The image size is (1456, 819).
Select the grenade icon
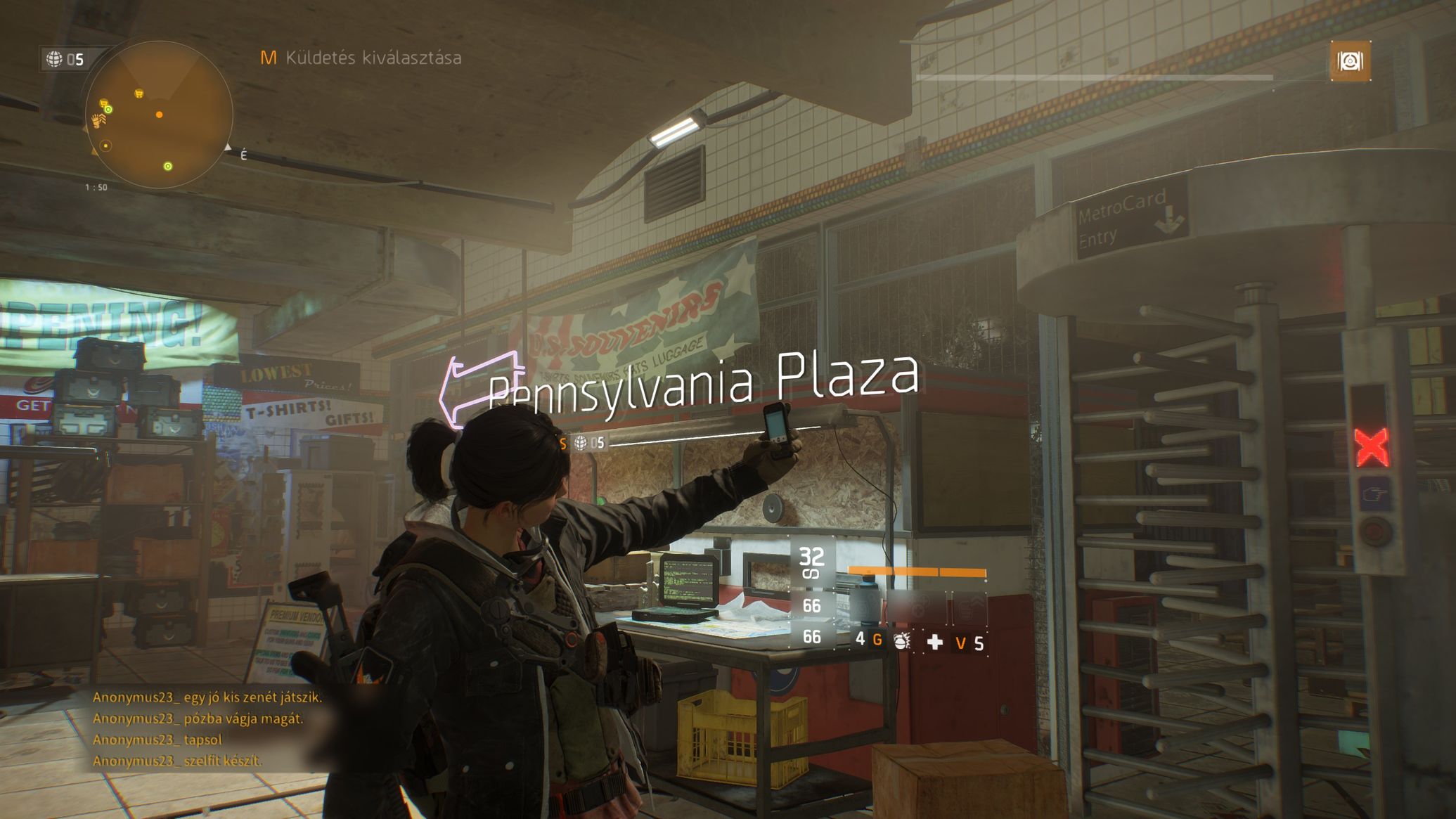(x=901, y=641)
